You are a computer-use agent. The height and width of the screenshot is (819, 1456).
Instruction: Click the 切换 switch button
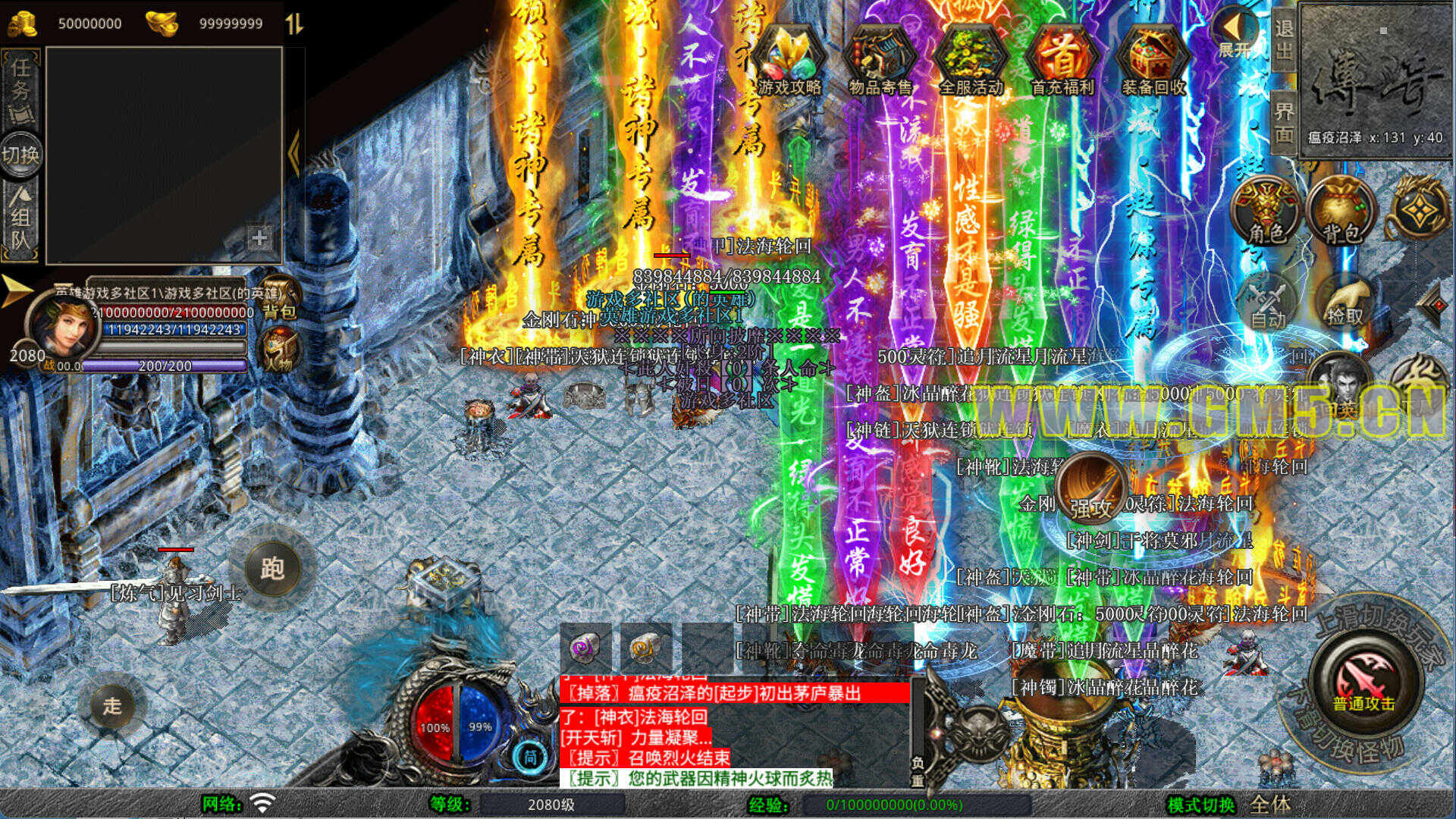click(x=21, y=155)
